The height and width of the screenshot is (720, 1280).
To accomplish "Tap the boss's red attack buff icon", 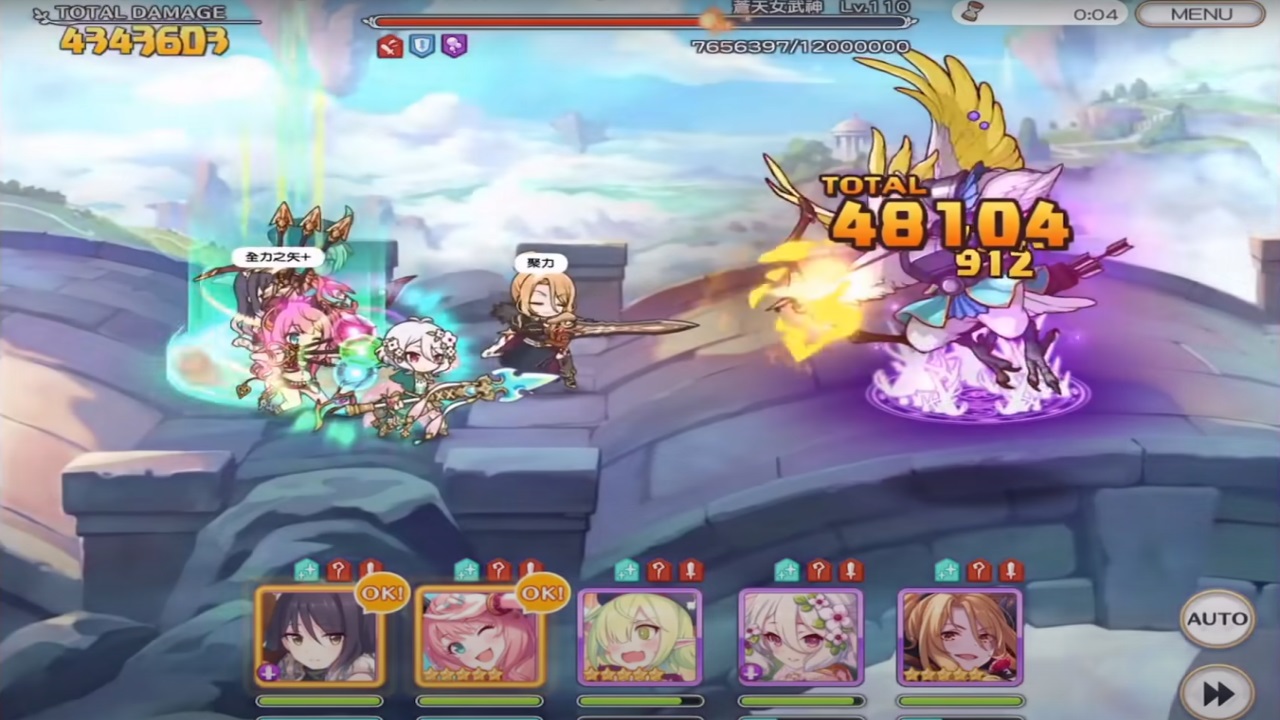I will tap(388, 45).
